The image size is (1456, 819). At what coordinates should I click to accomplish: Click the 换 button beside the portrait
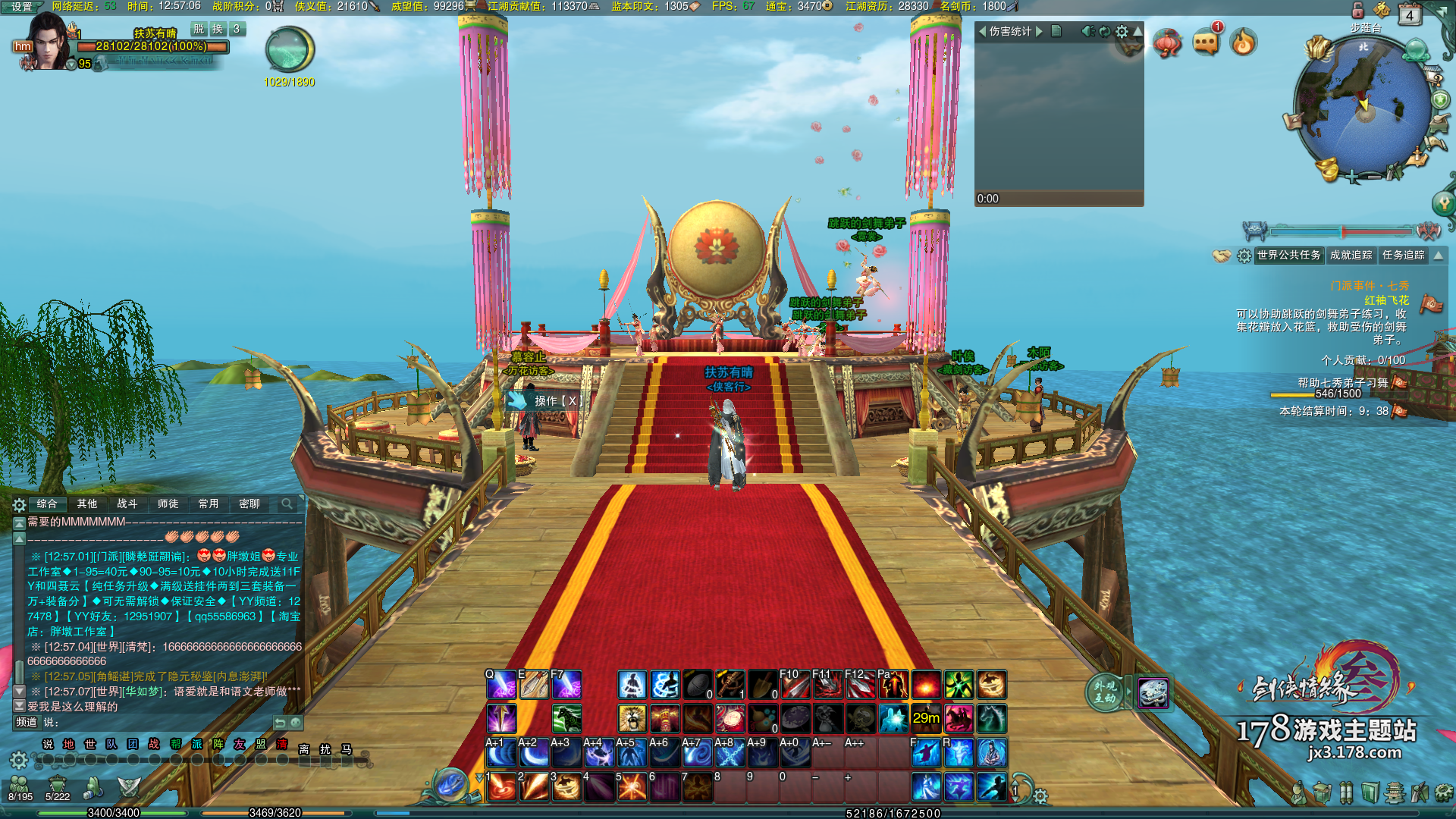coord(218,29)
